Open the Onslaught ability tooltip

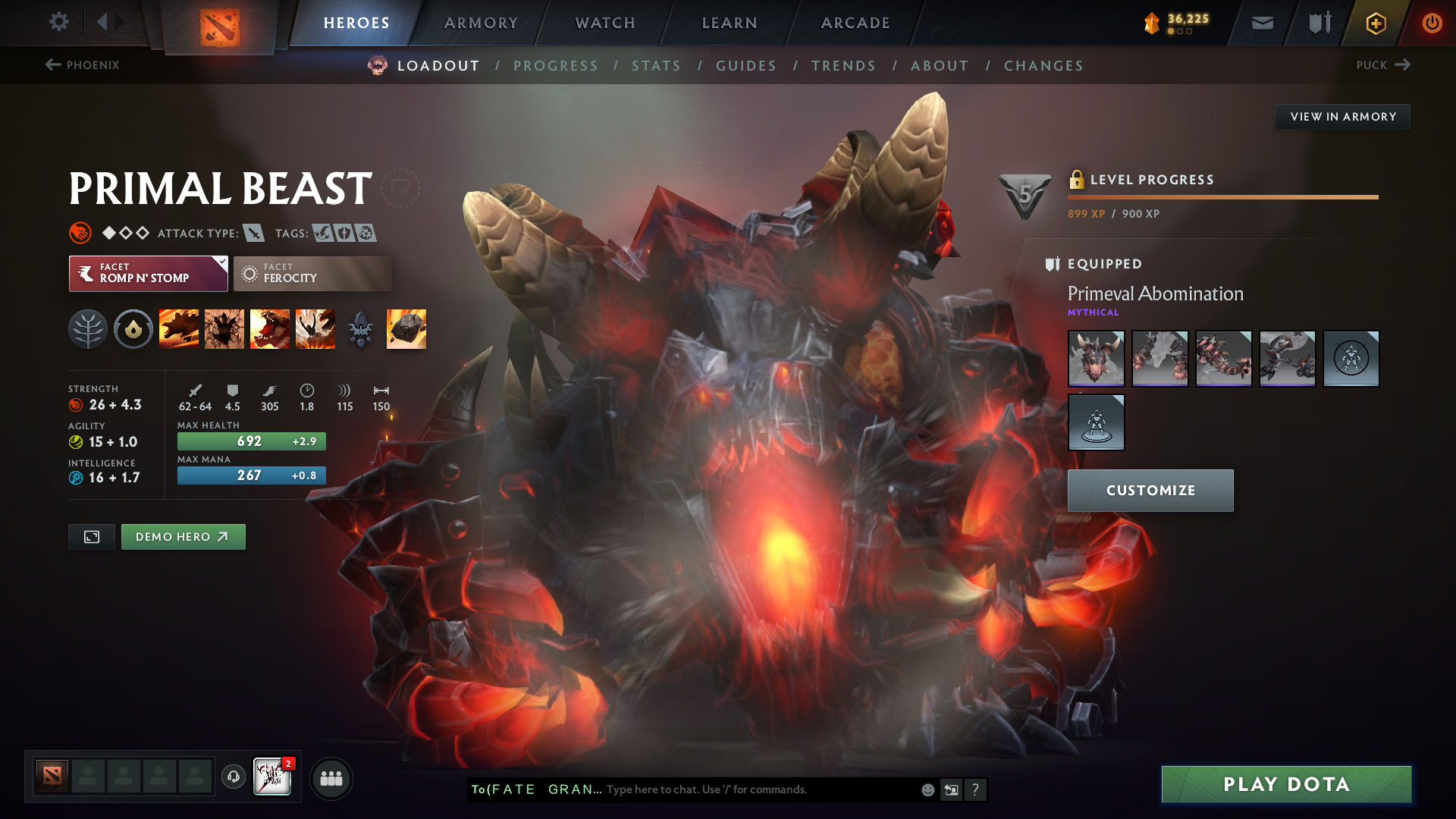(179, 328)
